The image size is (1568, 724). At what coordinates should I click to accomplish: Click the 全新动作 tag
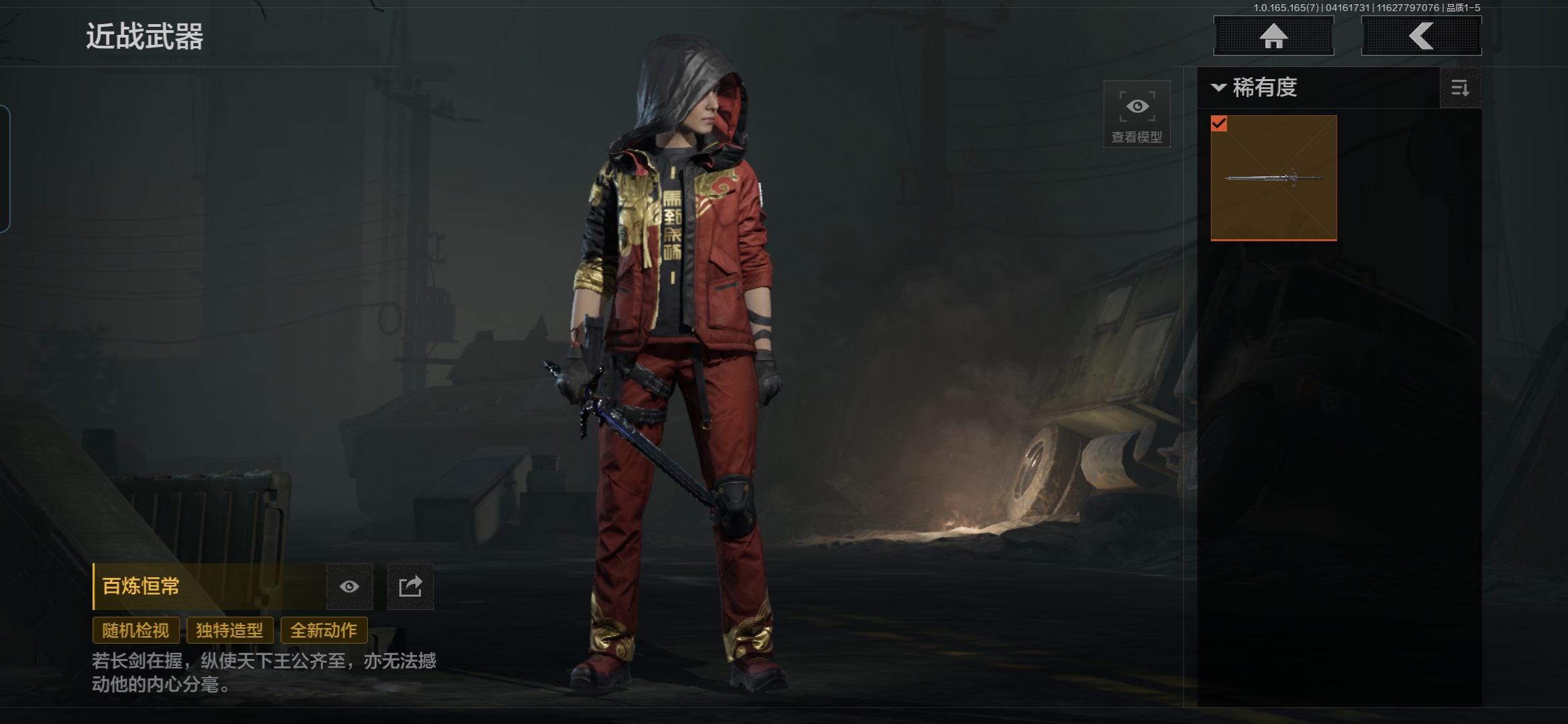(324, 630)
